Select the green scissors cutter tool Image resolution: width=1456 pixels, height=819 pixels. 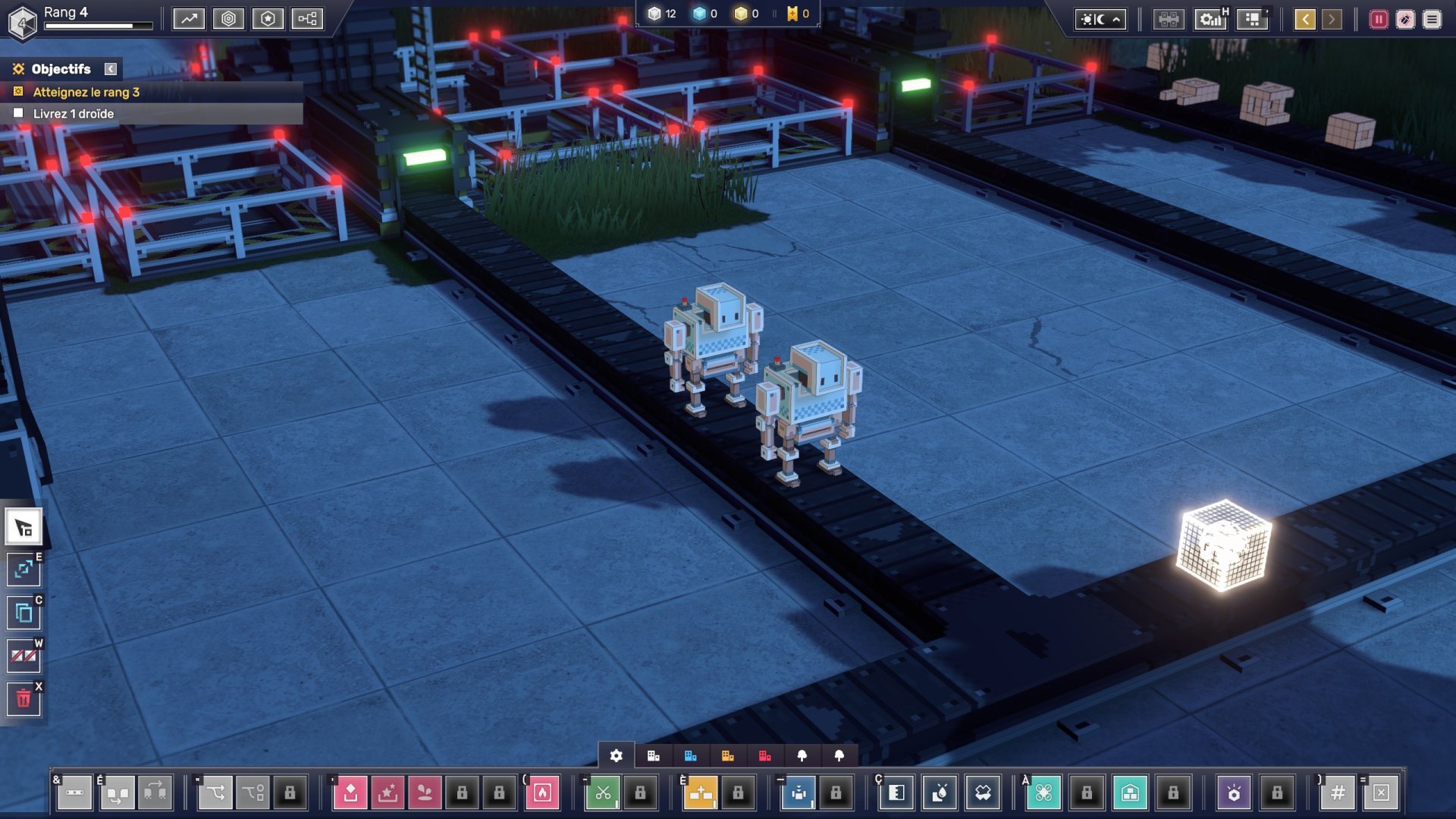point(603,792)
